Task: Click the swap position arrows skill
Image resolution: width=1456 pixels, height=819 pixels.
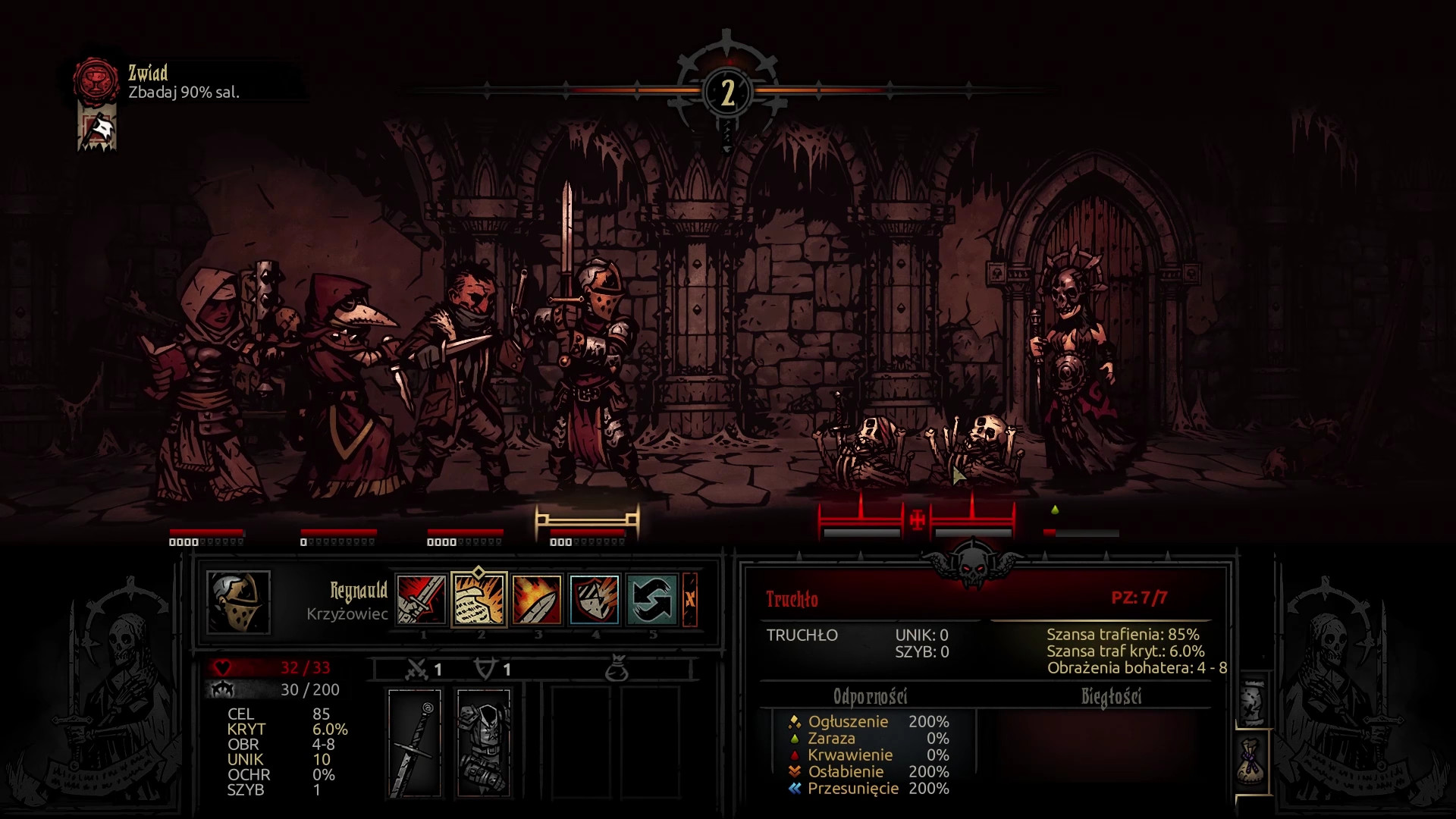Action: click(651, 599)
